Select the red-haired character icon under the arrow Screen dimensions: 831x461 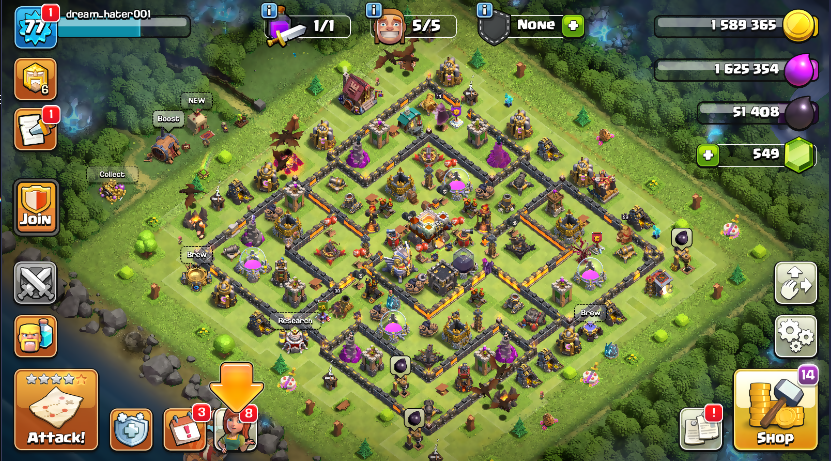(x=236, y=429)
